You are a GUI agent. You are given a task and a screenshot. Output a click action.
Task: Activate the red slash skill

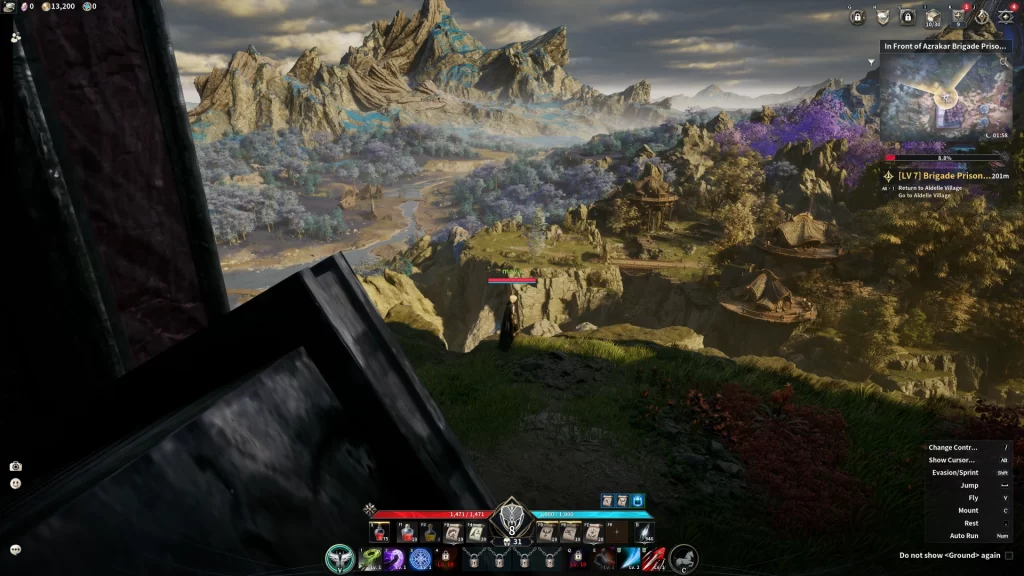(x=654, y=559)
